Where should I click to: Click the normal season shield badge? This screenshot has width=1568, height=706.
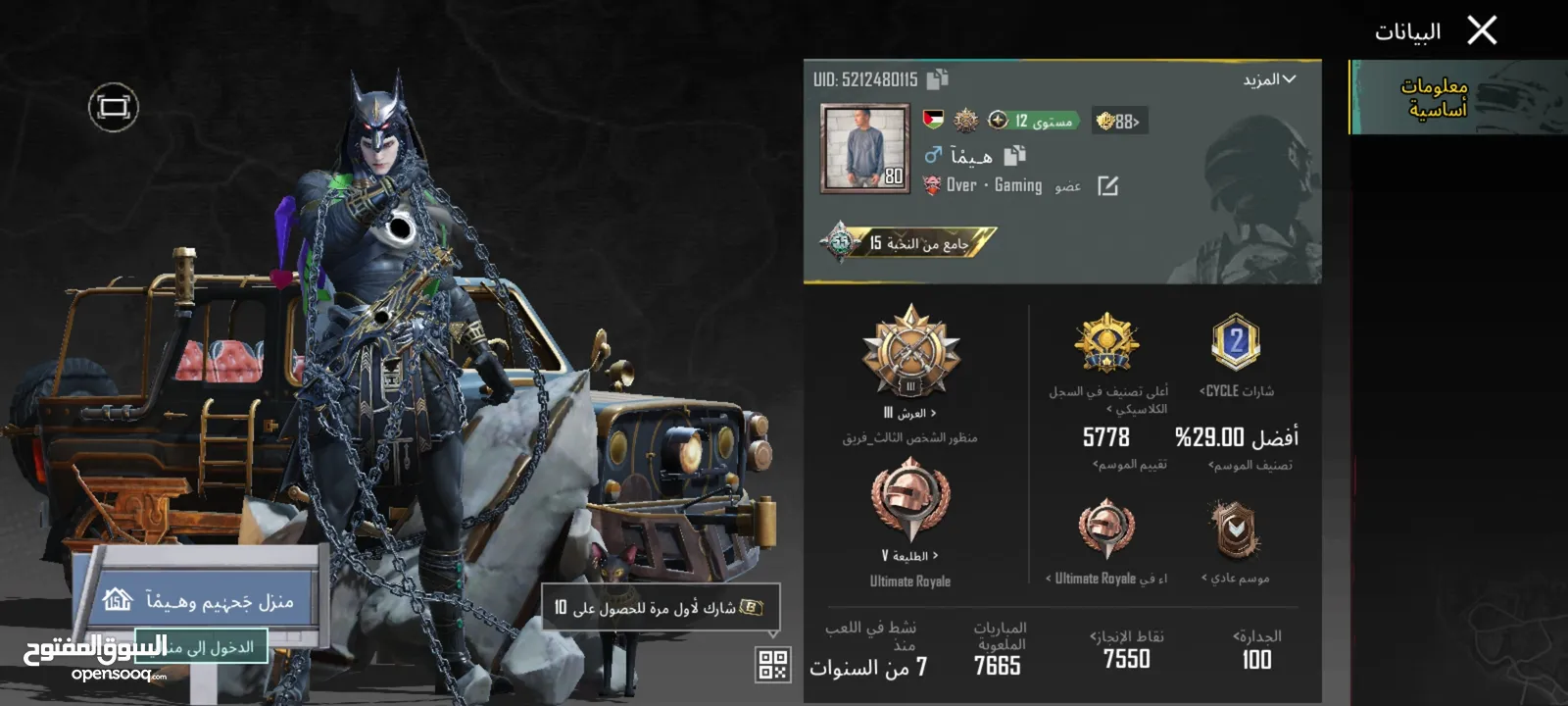pyautogui.click(x=1237, y=529)
